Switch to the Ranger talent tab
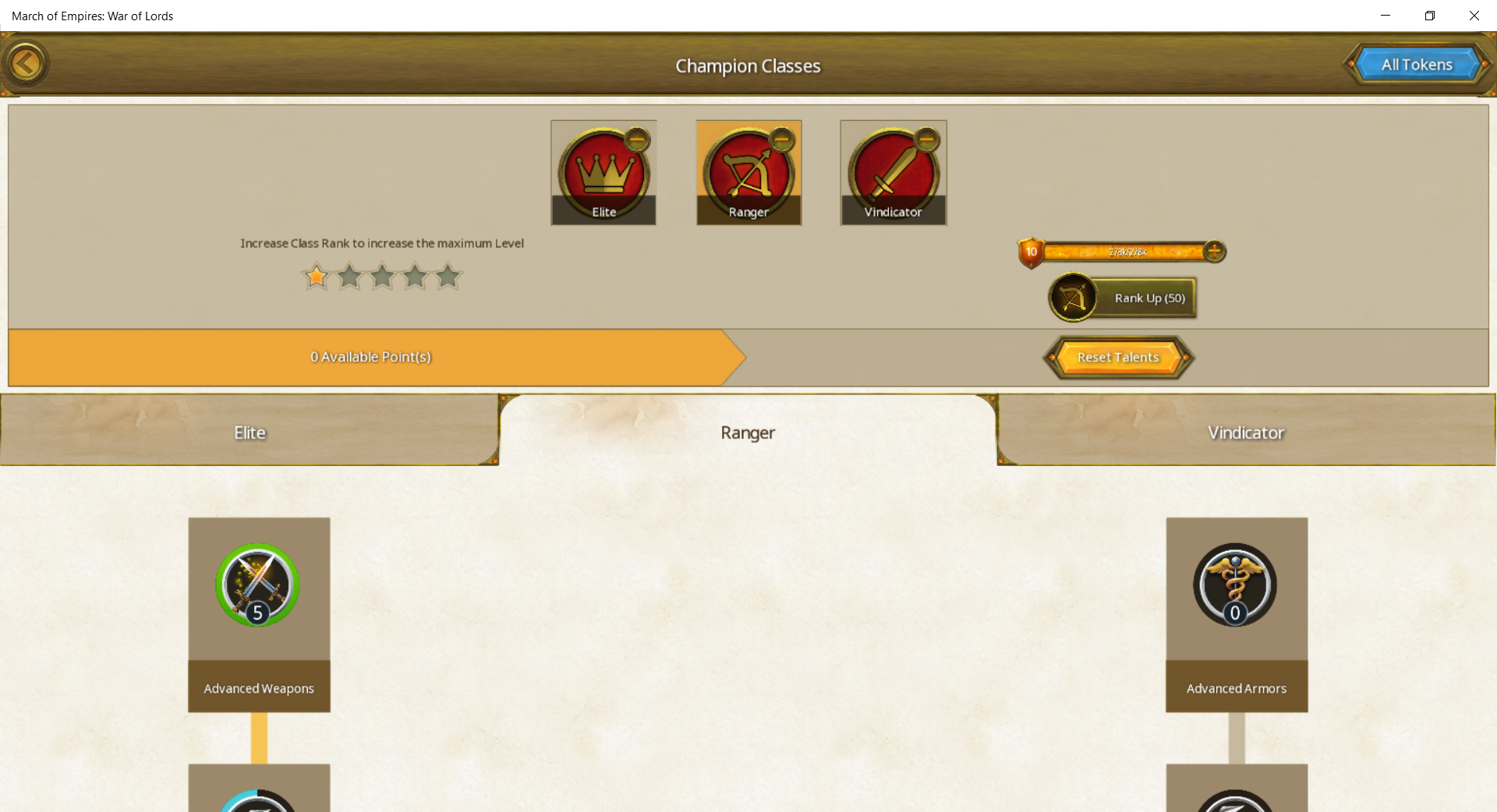This screenshot has width=1497, height=812. pos(748,432)
